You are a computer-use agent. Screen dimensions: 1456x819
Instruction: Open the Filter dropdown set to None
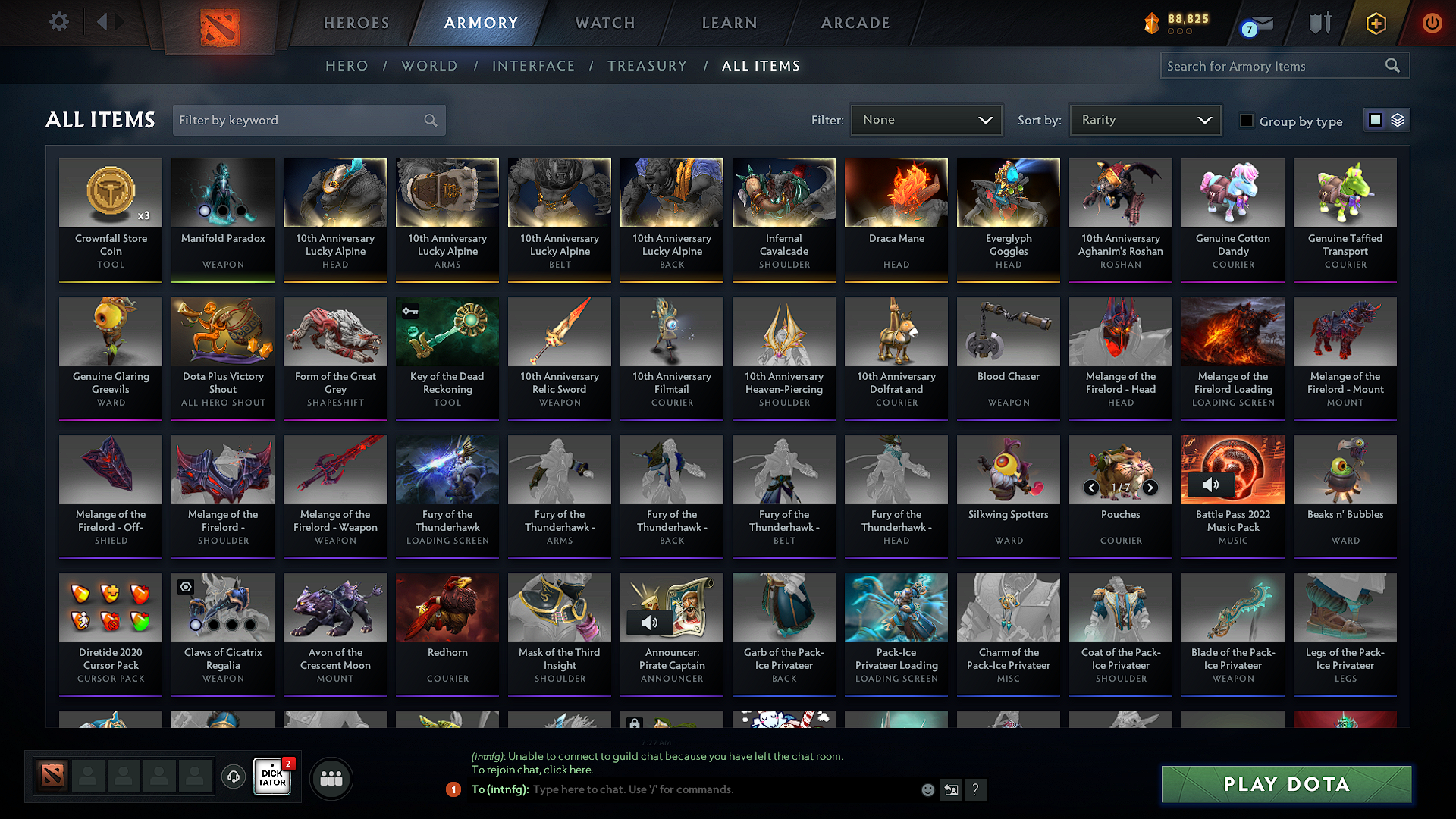tap(926, 120)
